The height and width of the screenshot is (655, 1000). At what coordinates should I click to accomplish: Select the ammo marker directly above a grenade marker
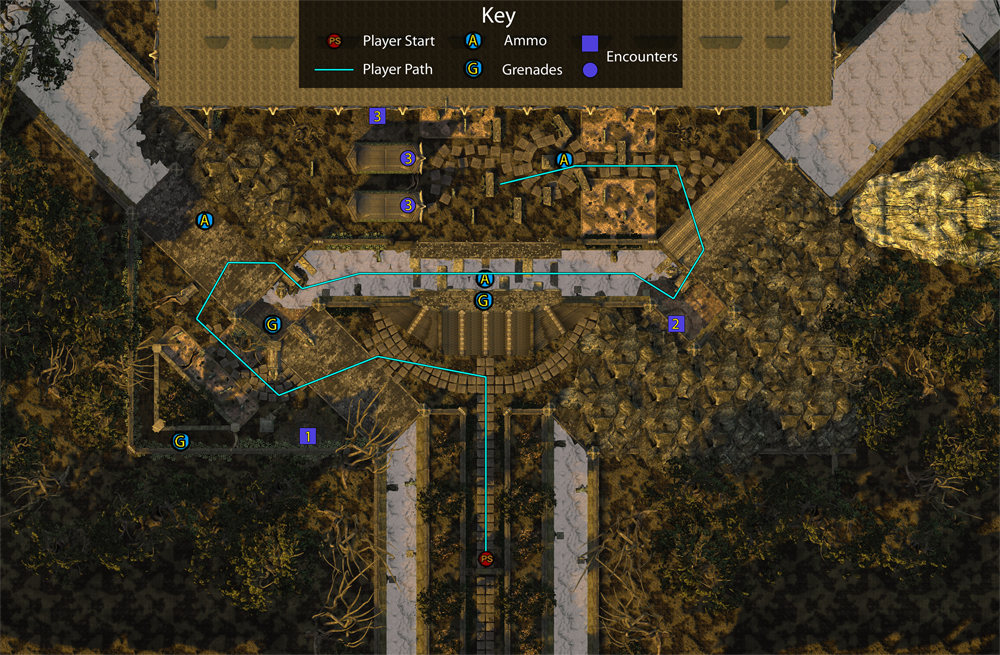[x=485, y=280]
